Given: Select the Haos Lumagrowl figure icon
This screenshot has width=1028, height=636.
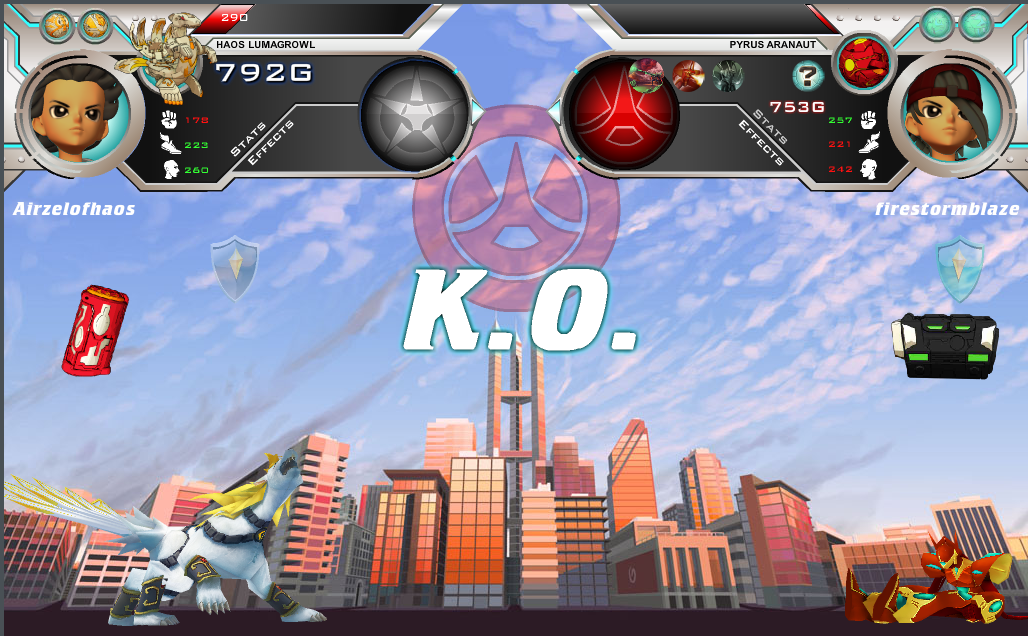Looking at the screenshot, I should tap(167, 58).
